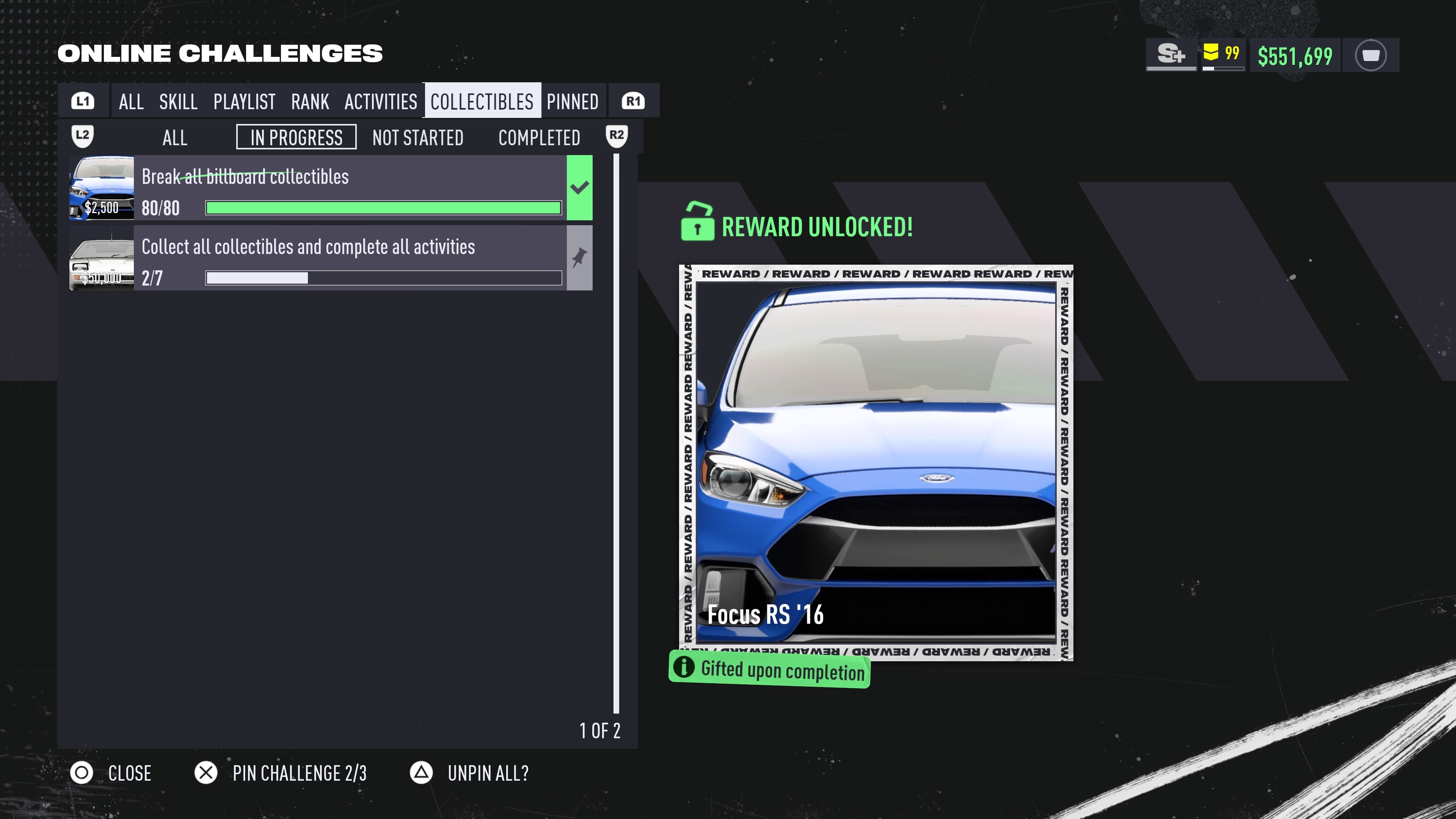
Task: Select Collect all collectibles and activities challenge
Action: coord(350,258)
